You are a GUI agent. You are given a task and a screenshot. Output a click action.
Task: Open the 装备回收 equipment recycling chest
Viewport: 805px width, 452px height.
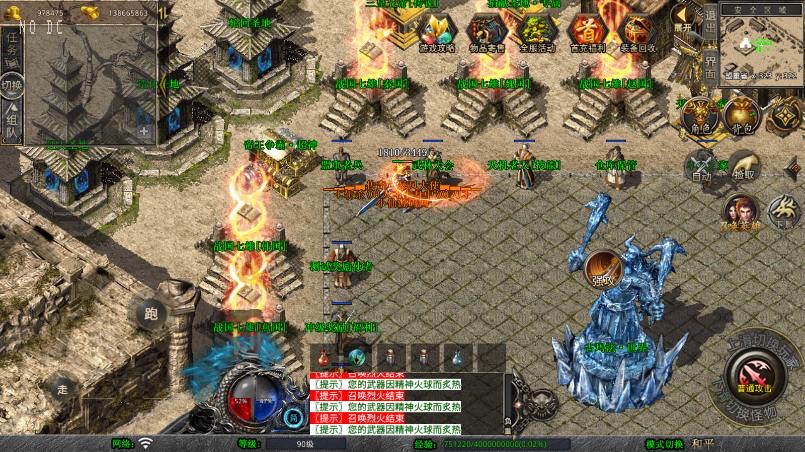click(638, 30)
